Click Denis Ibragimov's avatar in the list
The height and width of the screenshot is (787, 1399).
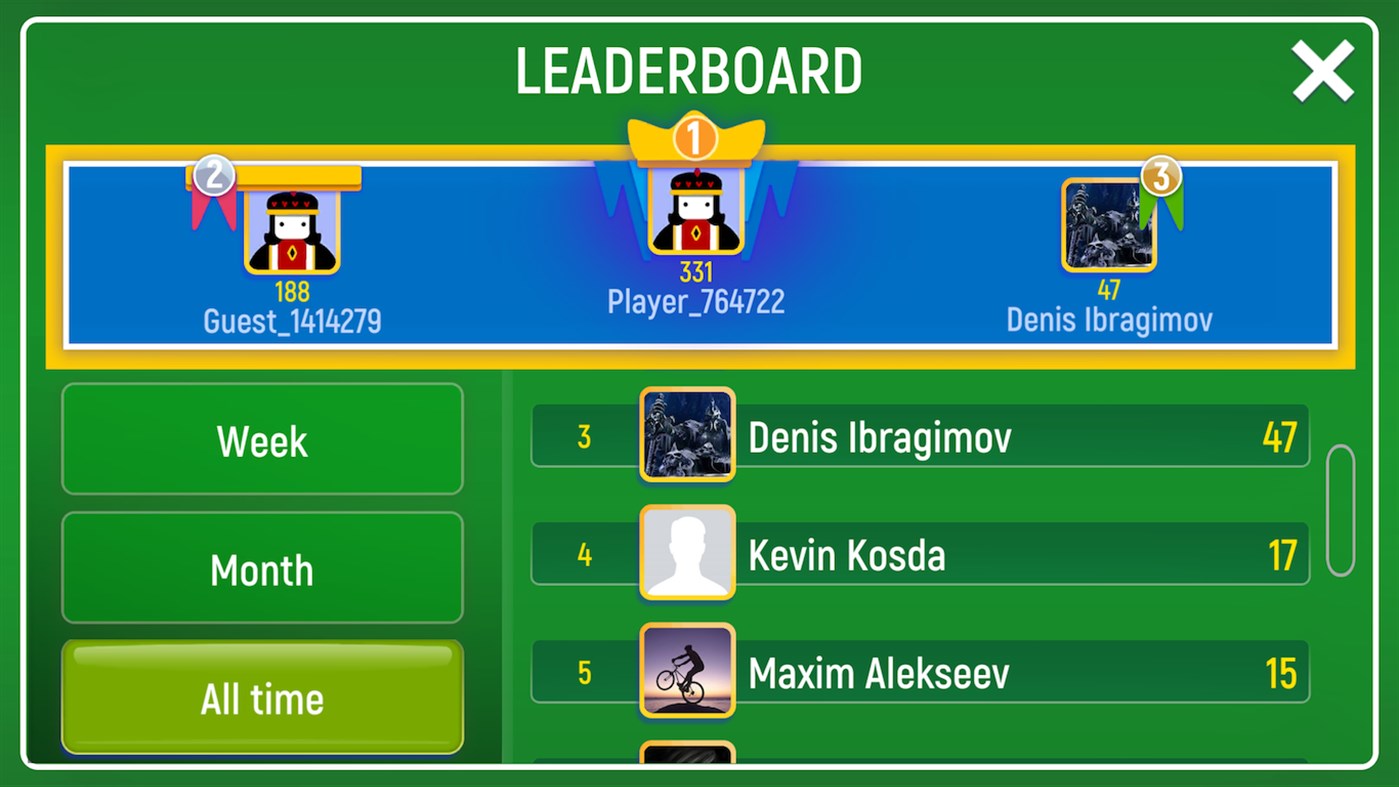coord(687,436)
